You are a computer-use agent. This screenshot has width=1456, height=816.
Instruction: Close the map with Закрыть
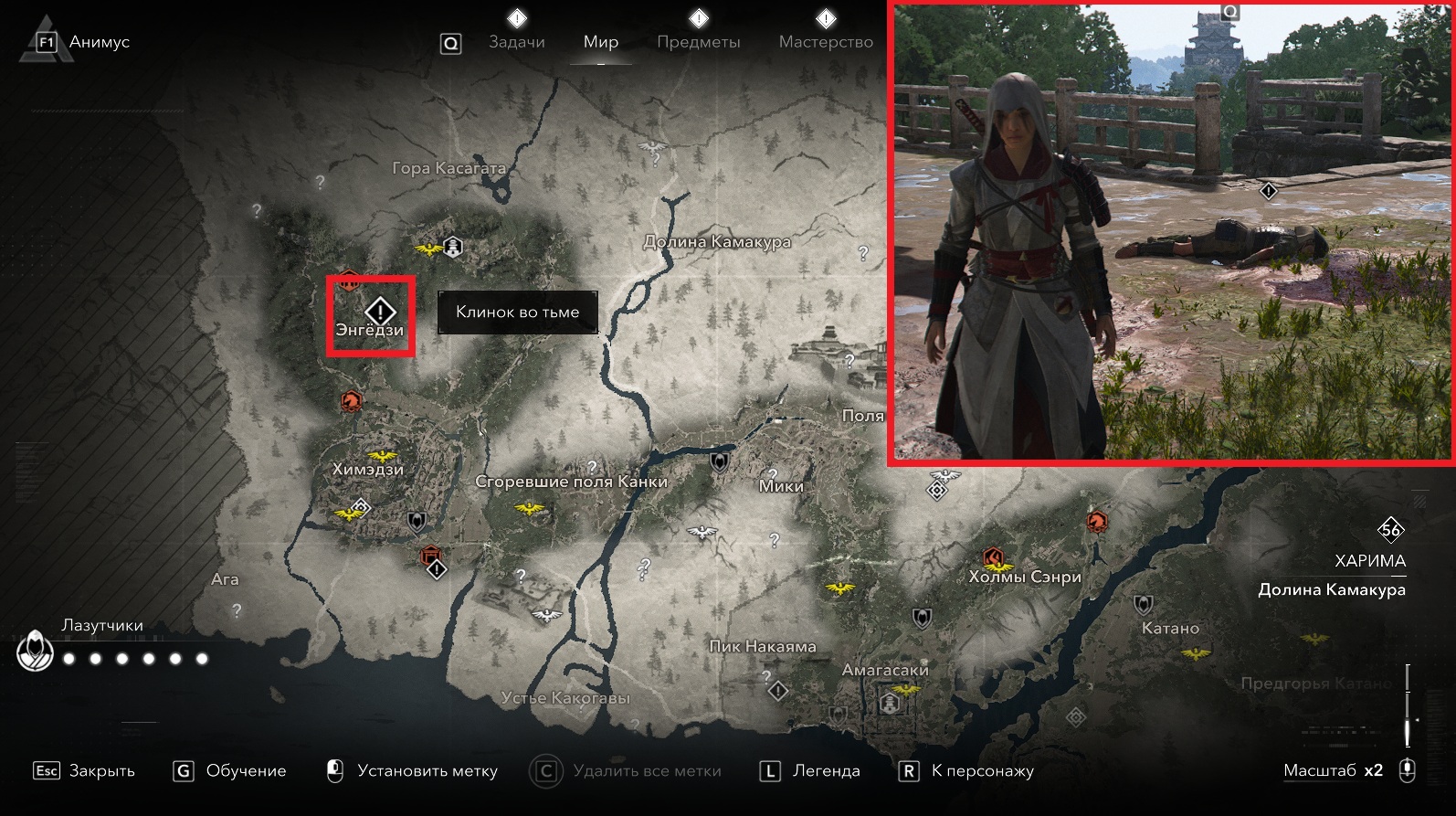pos(84,771)
